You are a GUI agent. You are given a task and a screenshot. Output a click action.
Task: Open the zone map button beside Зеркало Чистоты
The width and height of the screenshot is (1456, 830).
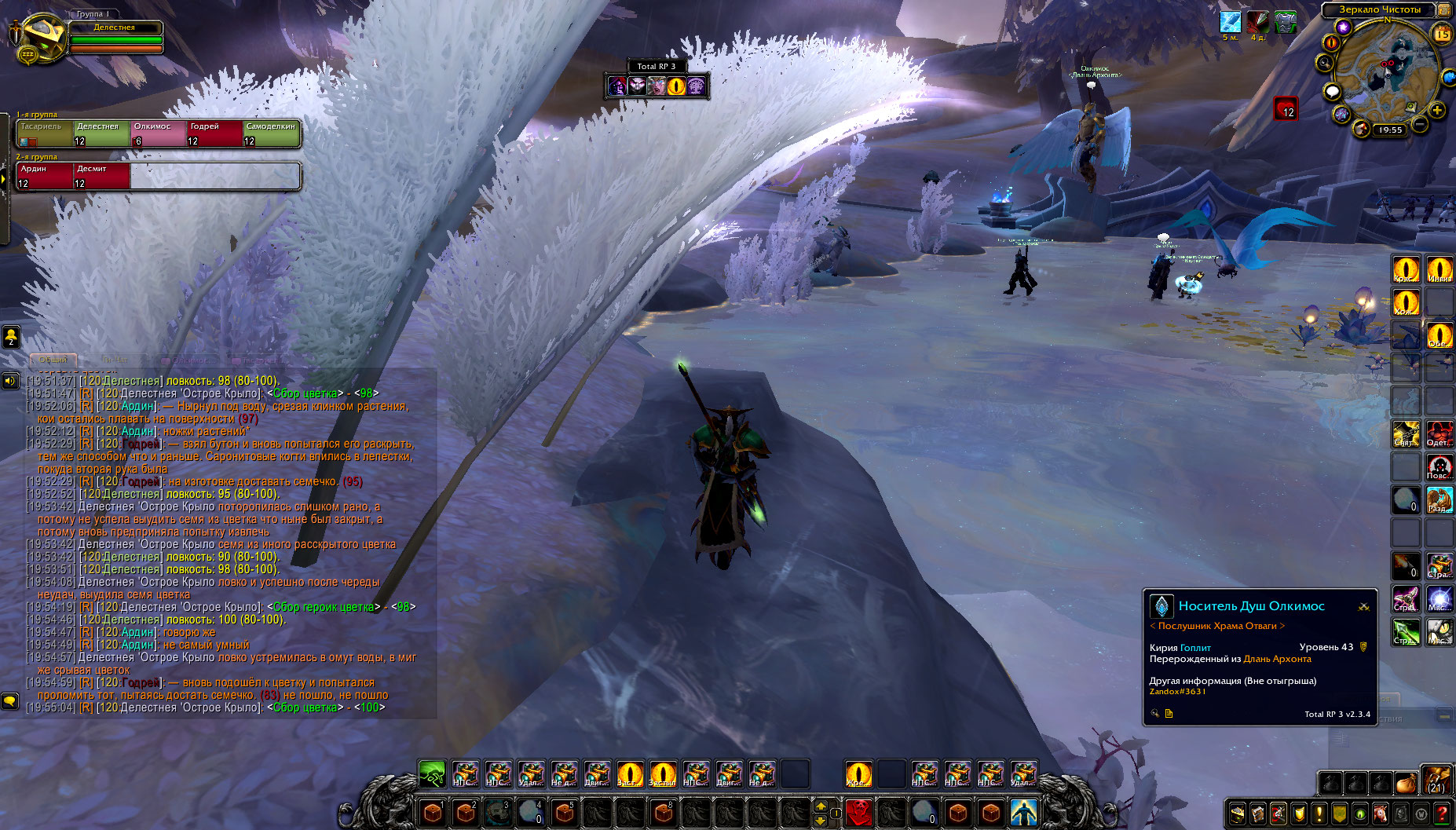click(1443, 10)
